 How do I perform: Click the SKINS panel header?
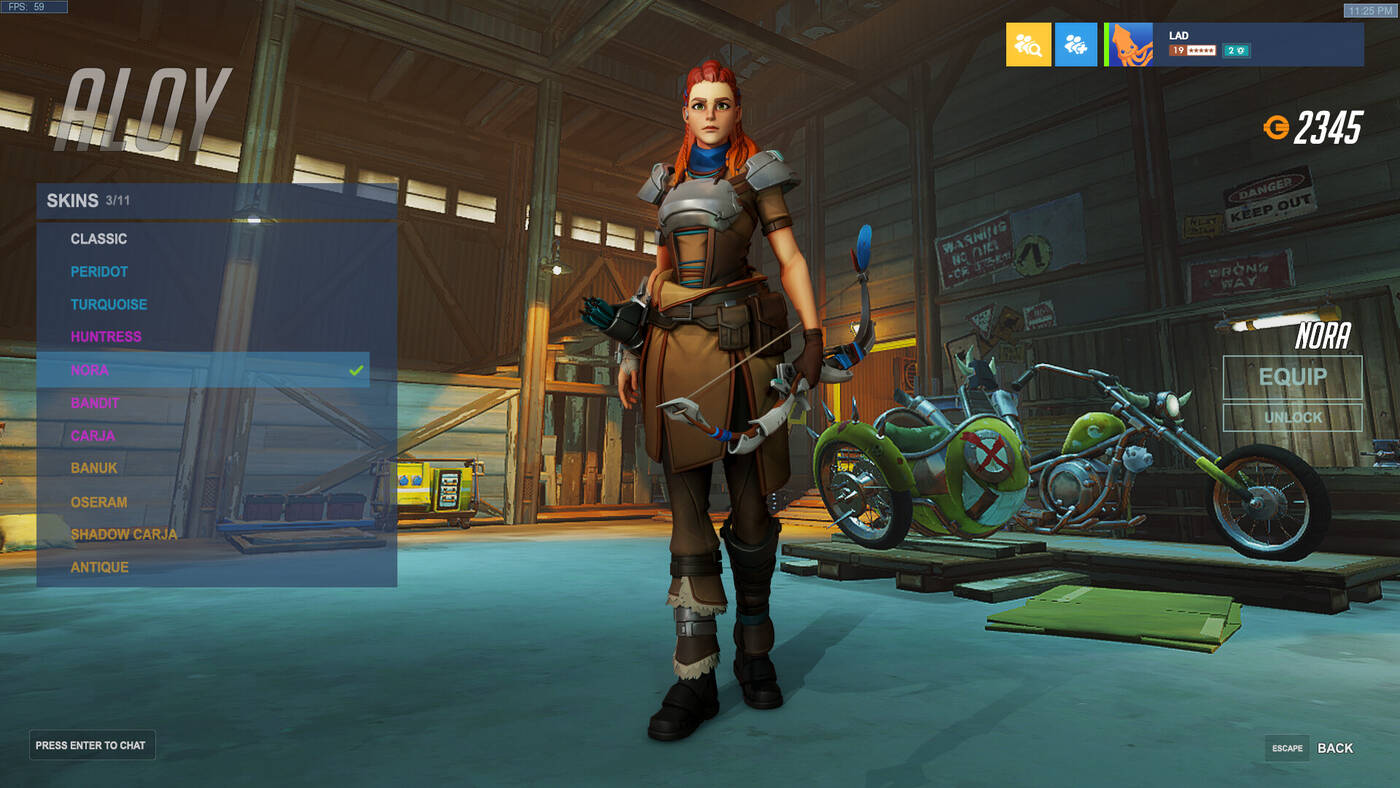point(75,199)
